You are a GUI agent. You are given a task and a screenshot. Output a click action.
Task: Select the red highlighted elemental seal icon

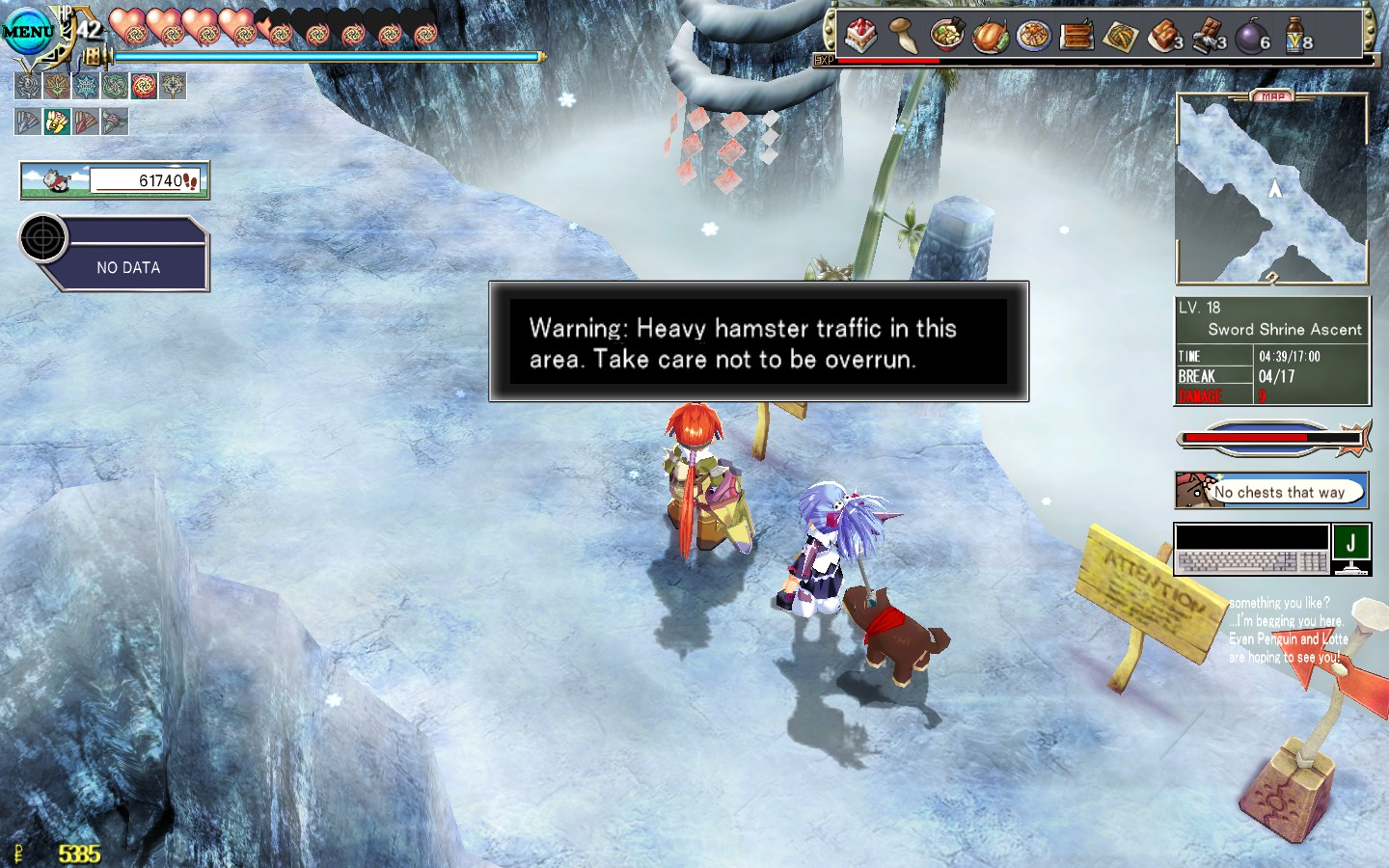point(144,87)
